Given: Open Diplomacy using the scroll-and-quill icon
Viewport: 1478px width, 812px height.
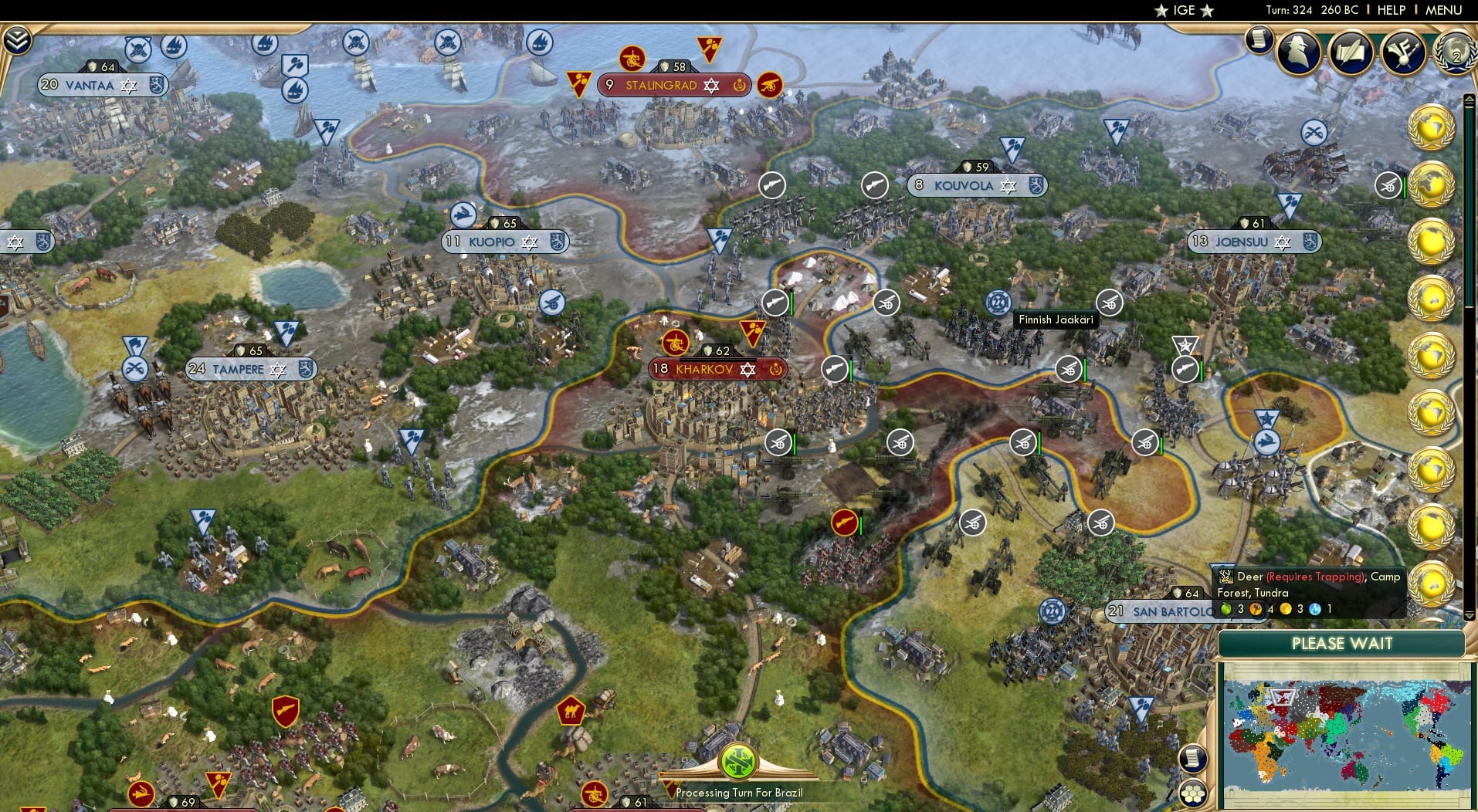Looking at the screenshot, I should [x=1351, y=52].
